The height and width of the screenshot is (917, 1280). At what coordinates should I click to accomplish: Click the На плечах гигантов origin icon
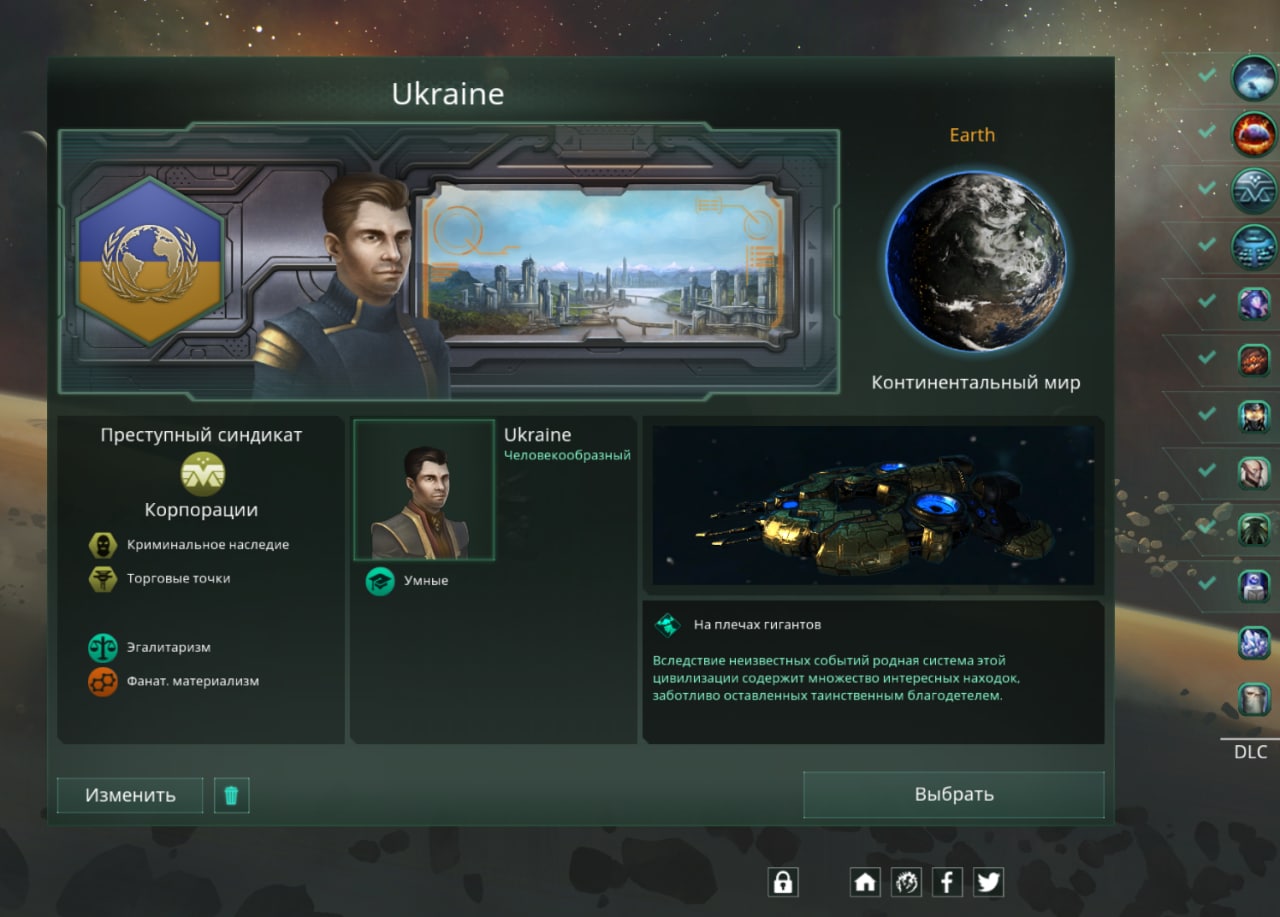[x=667, y=625]
